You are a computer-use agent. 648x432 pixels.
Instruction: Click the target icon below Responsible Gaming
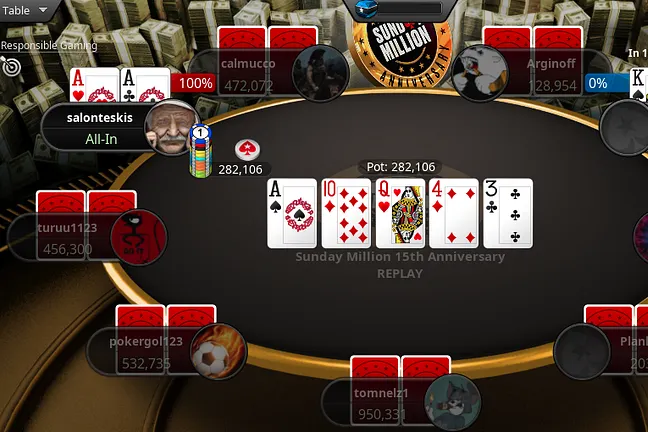[x=11, y=66]
